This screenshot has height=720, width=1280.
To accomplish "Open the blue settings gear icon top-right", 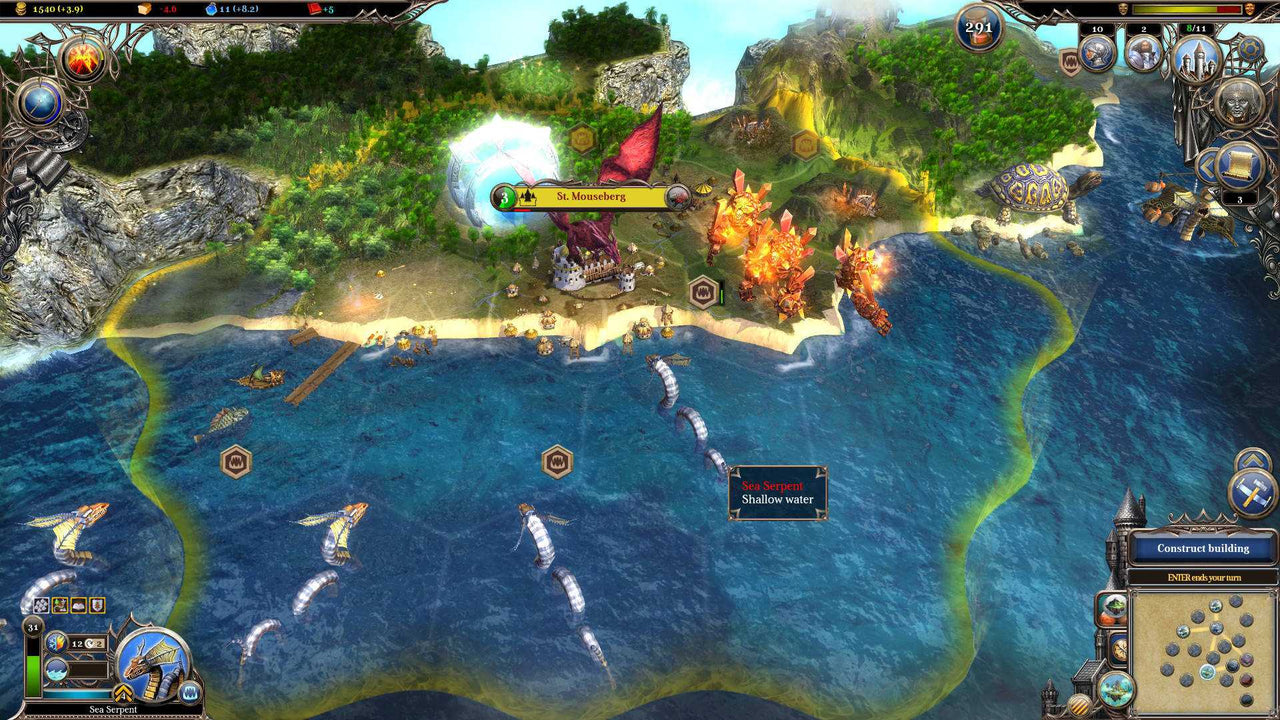I will click(x=1249, y=48).
